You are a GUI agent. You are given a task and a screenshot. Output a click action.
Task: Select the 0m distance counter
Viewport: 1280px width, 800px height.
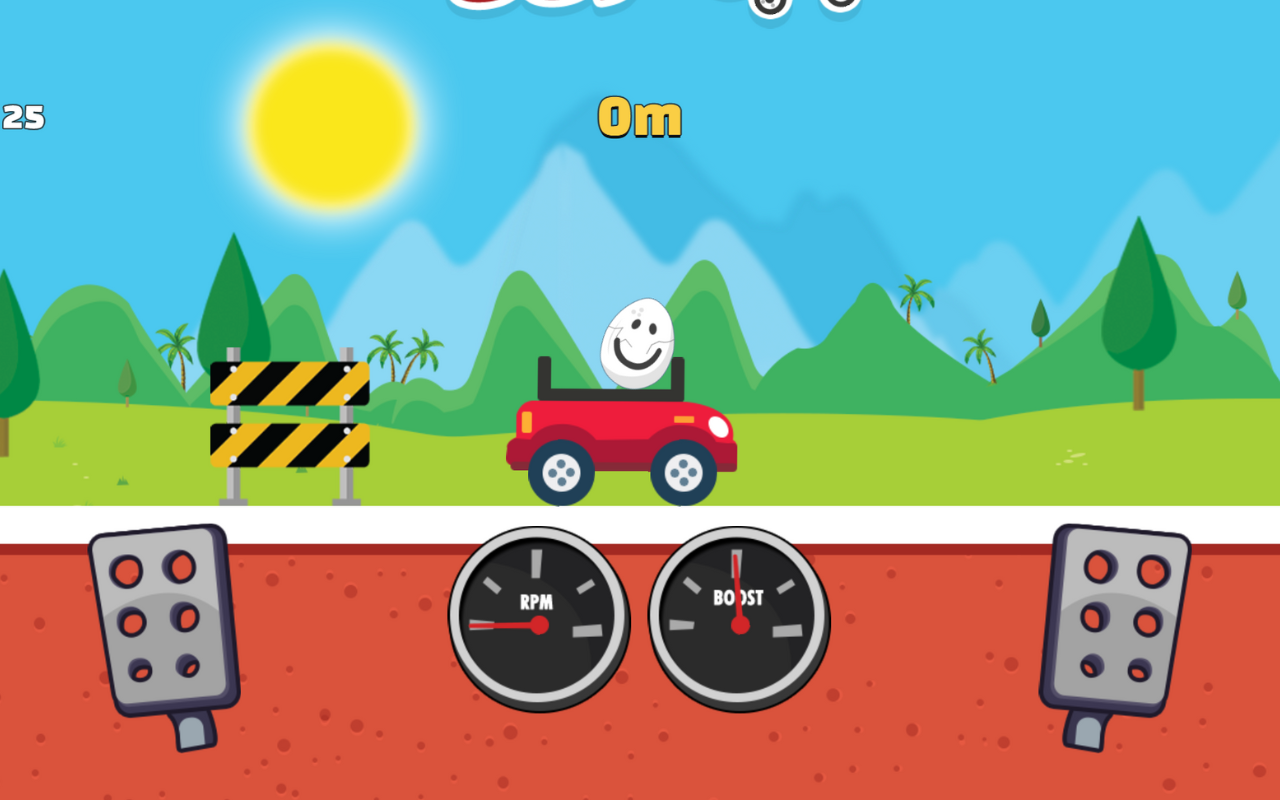[638, 116]
